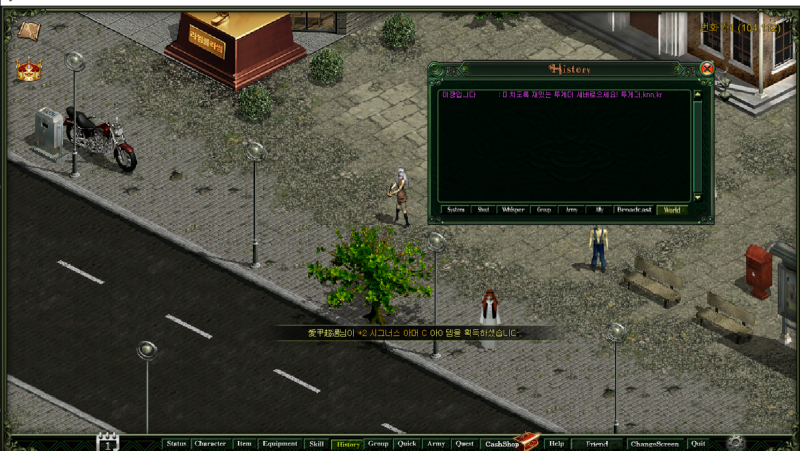The image size is (800, 451).
Task: Open the CashShop
Action: (x=501, y=443)
